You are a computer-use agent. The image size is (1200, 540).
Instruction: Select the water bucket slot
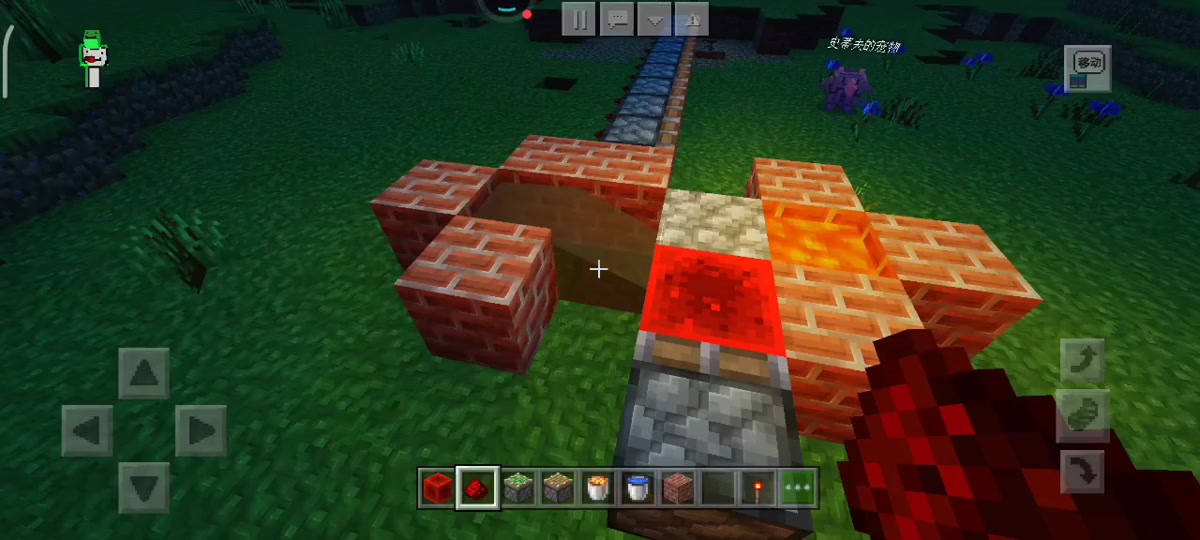[637, 488]
